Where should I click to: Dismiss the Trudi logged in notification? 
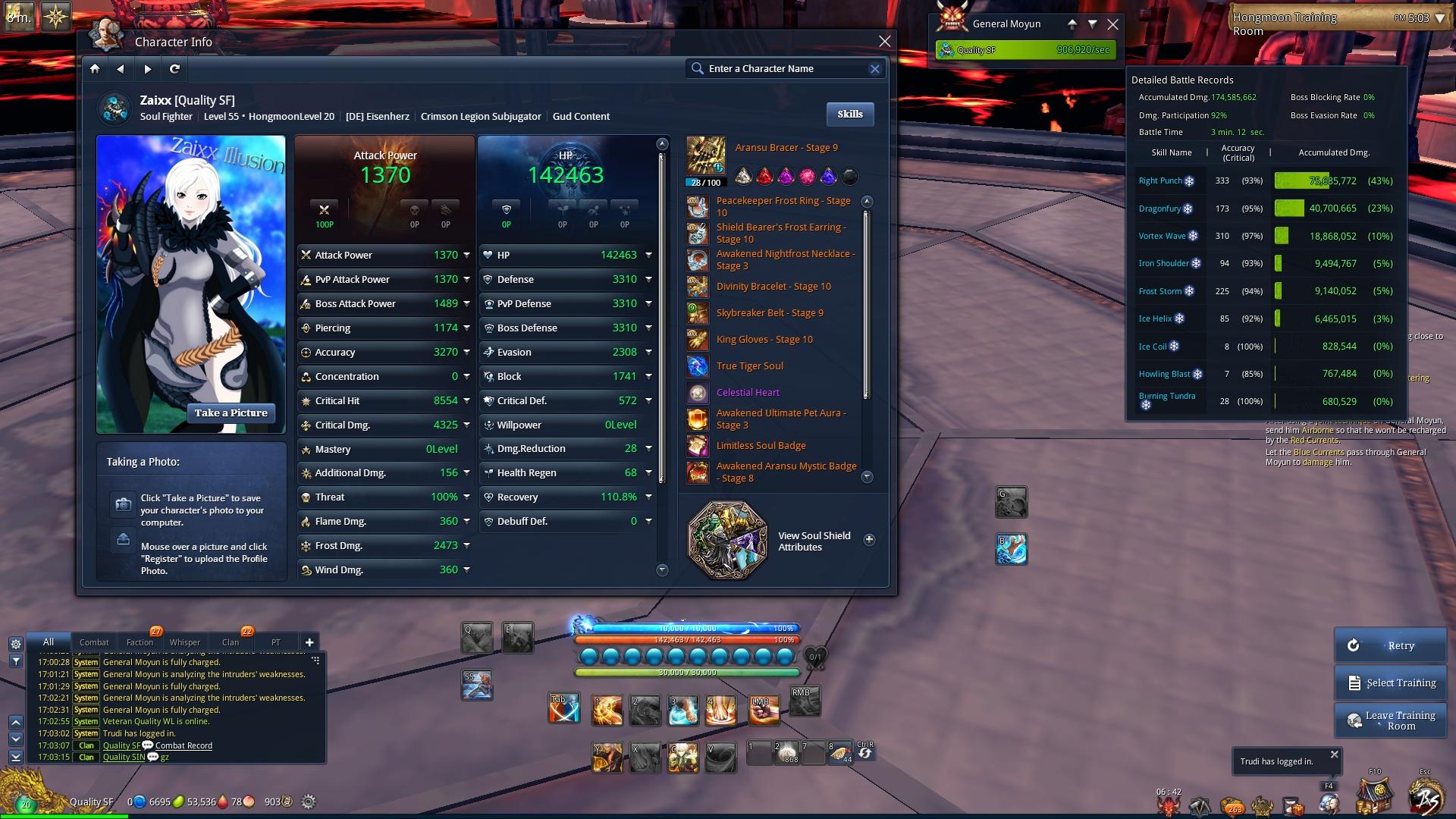coord(1334,755)
